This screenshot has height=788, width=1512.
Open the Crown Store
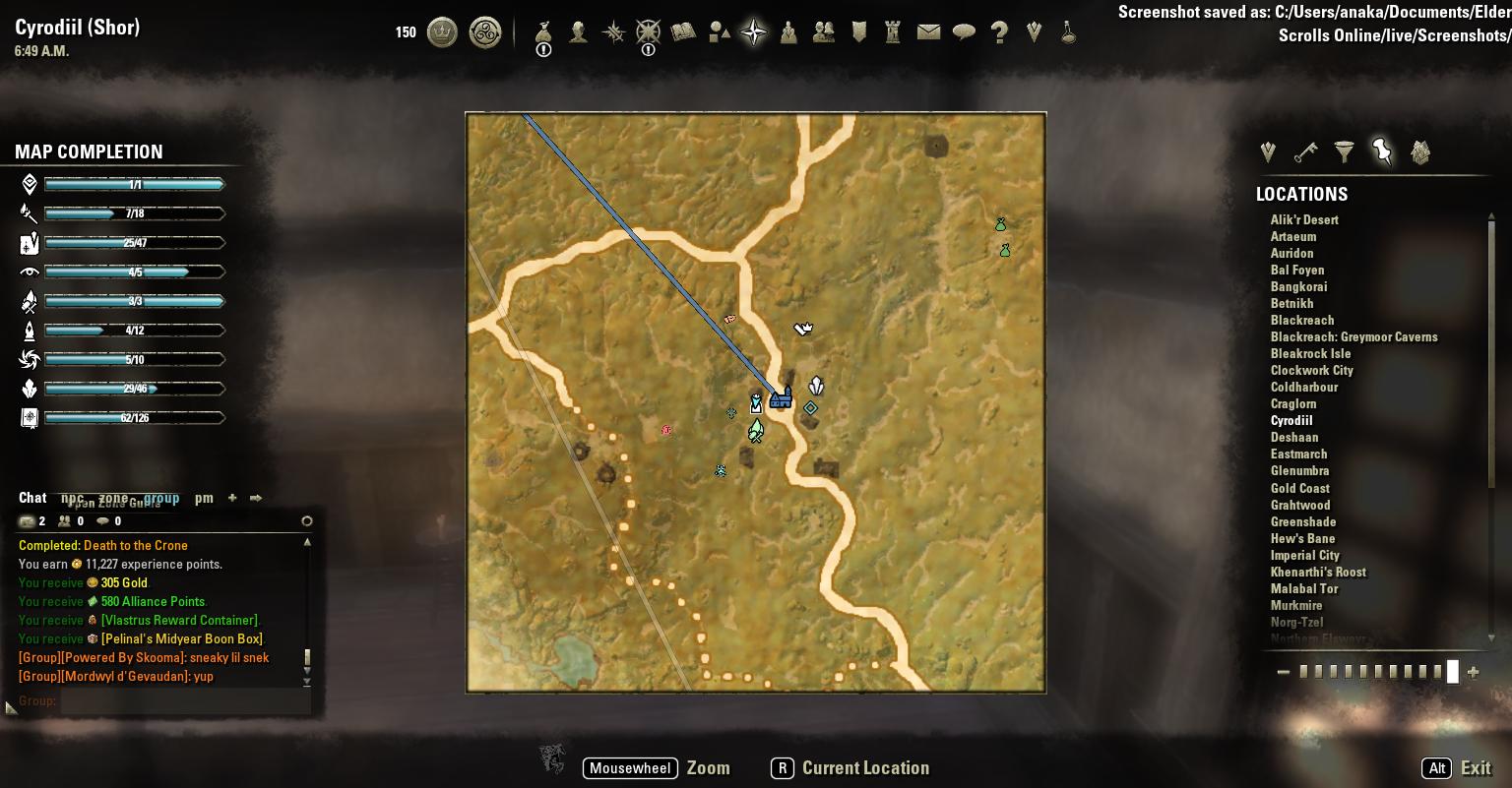pos(441,32)
